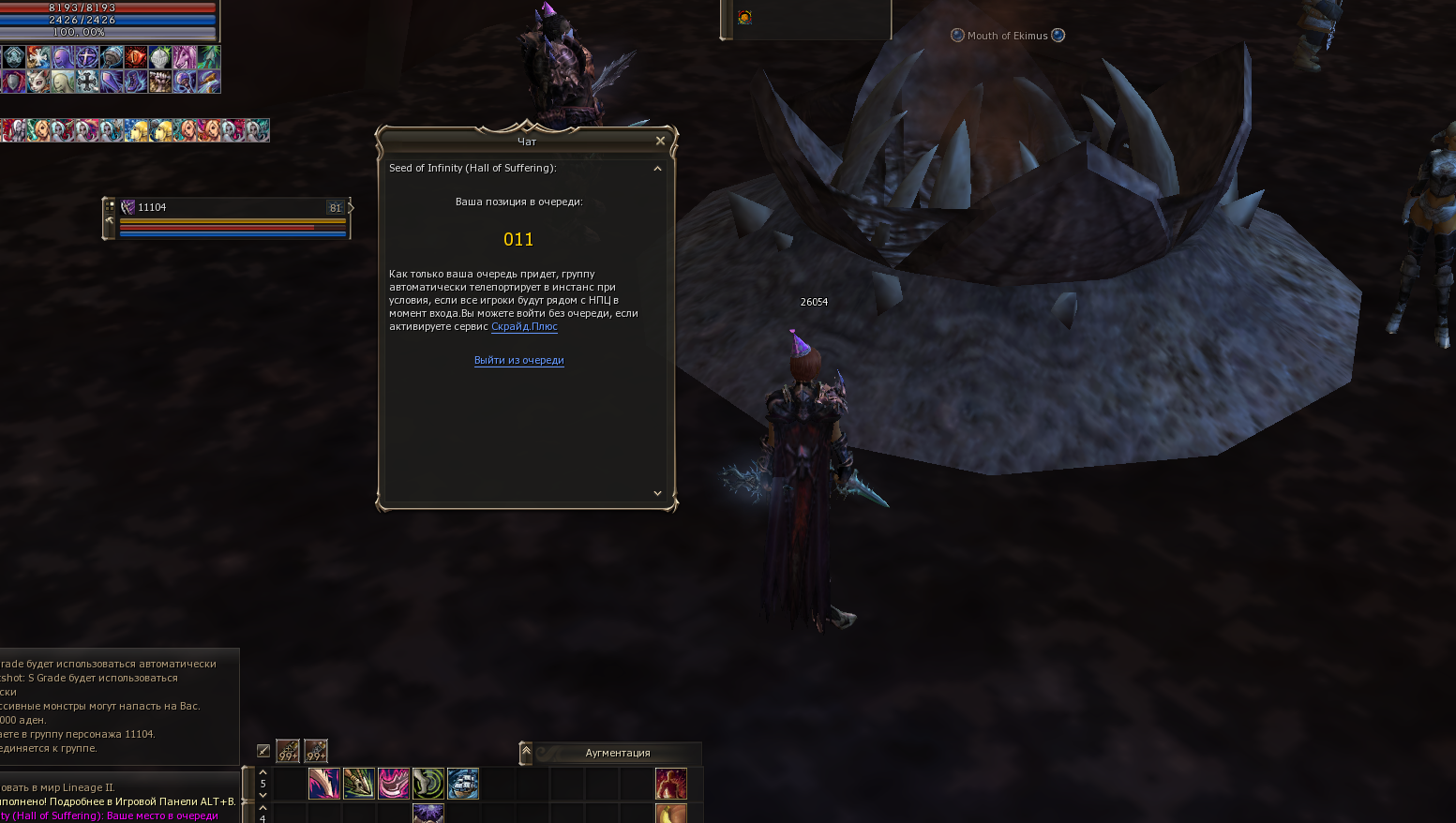The height and width of the screenshot is (823, 1456).
Task: Close the Чат dialog window
Action: [660, 141]
